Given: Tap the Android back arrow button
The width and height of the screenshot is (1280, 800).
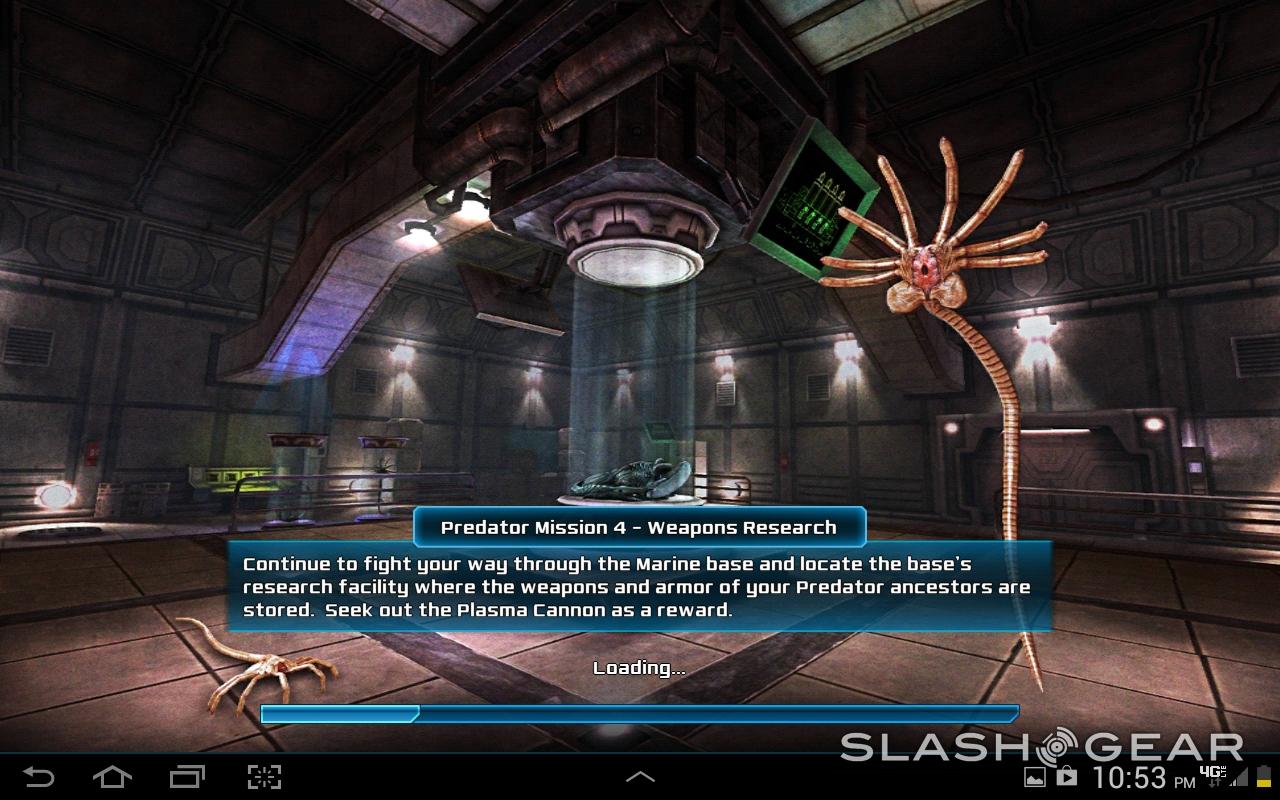Looking at the screenshot, I should (x=39, y=776).
